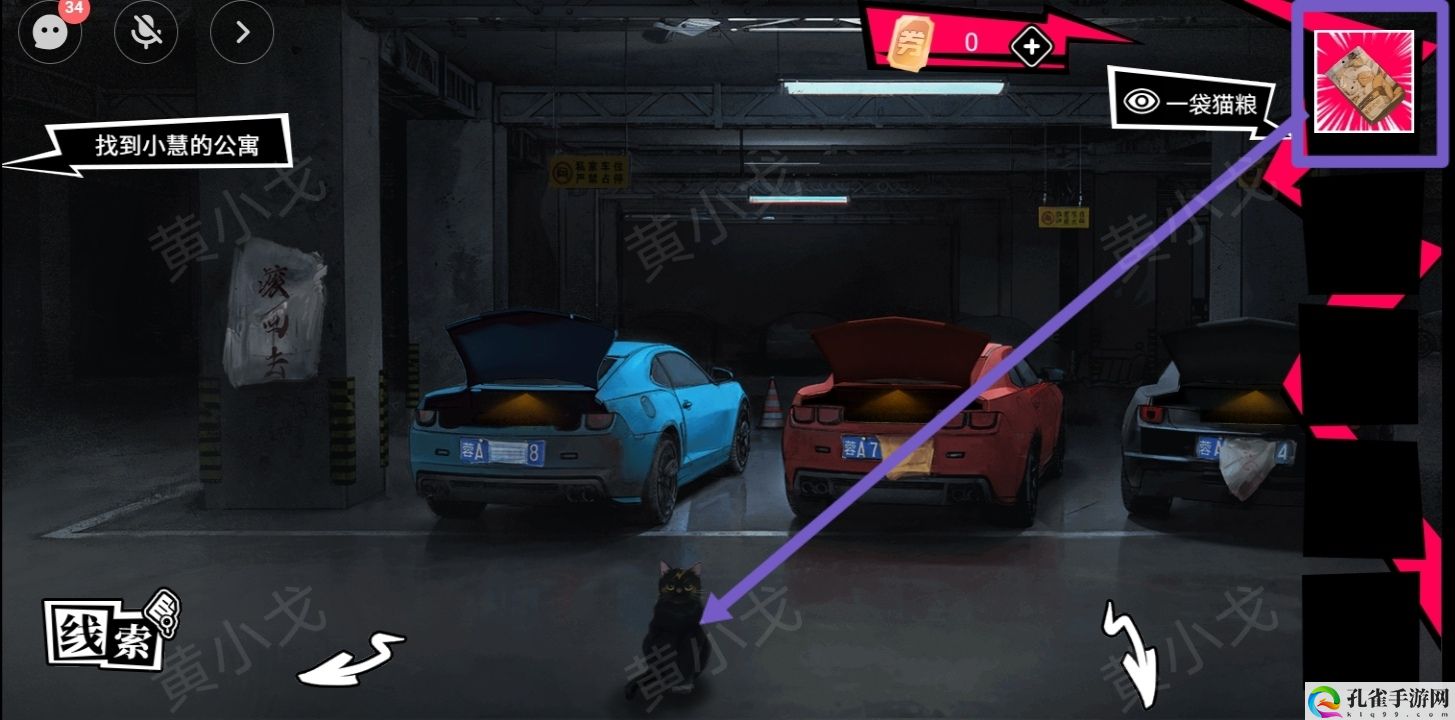Add more tickets with the plus button
The height and width of the screenshot is (720, 1455).
coord(1031,45)
